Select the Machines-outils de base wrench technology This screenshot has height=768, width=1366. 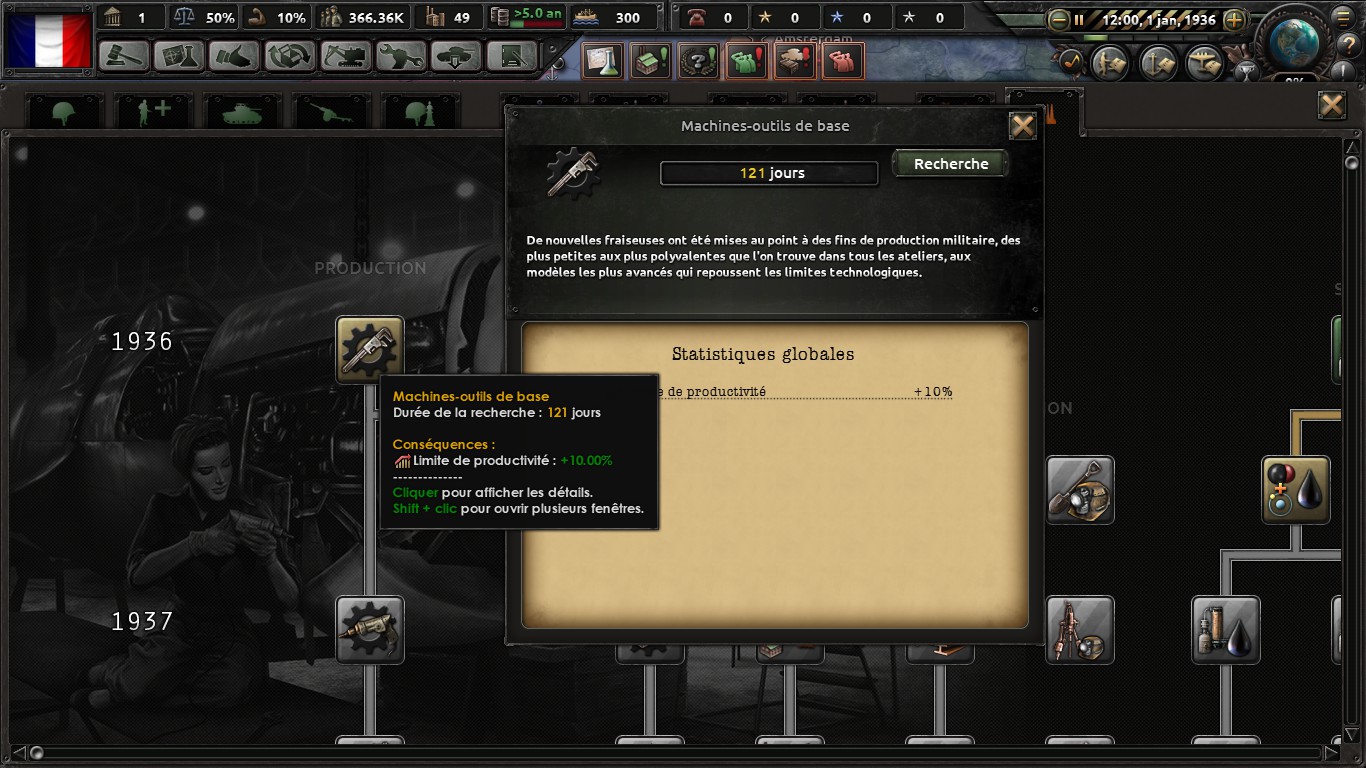tap(370, 350)
